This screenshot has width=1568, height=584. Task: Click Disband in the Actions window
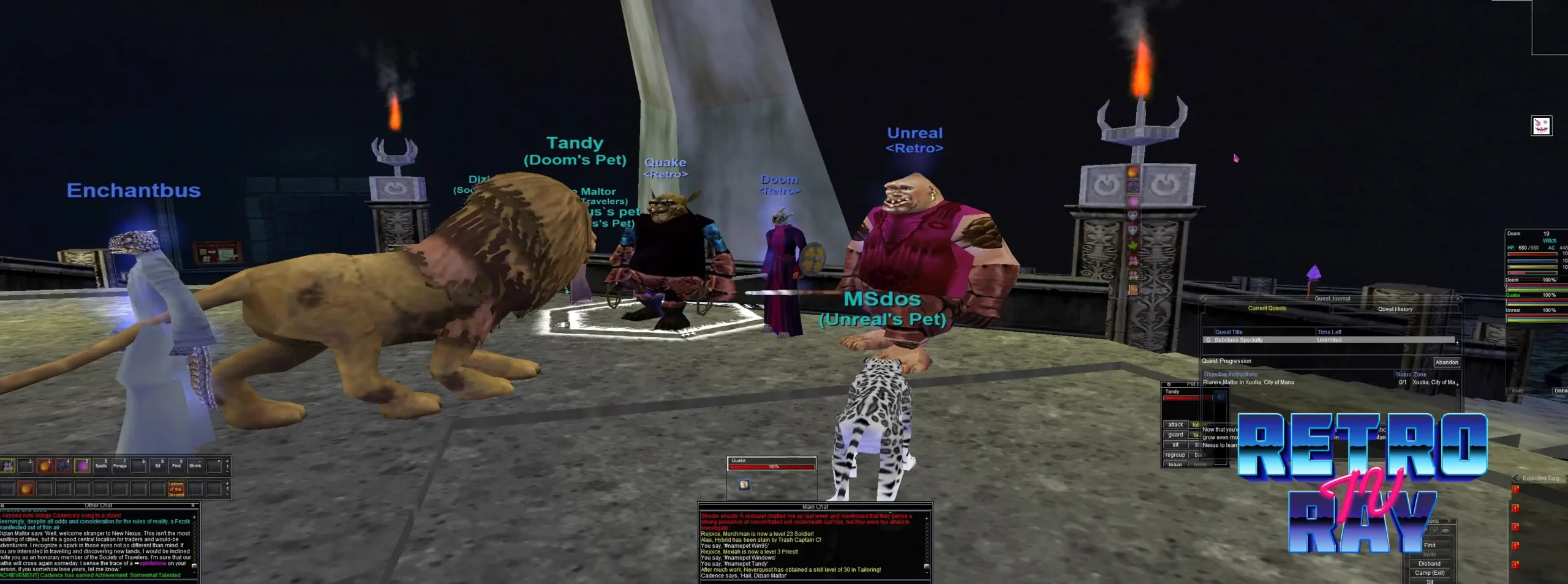(1429, 564)
